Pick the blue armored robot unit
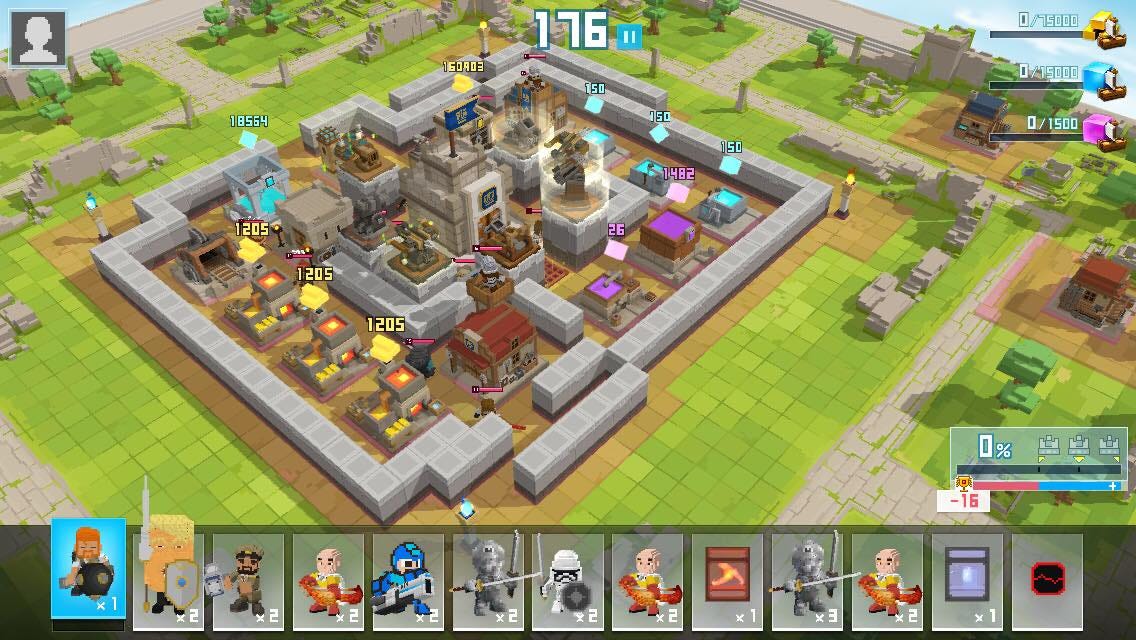This screenshot has height=640, width=1136. tap(408, 573)
